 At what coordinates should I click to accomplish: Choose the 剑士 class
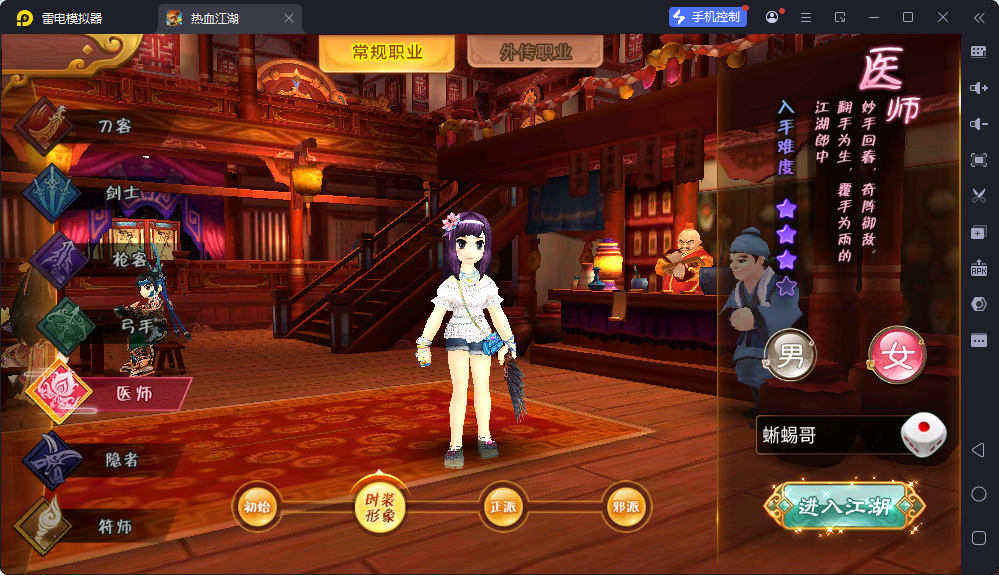click(122, 191)
